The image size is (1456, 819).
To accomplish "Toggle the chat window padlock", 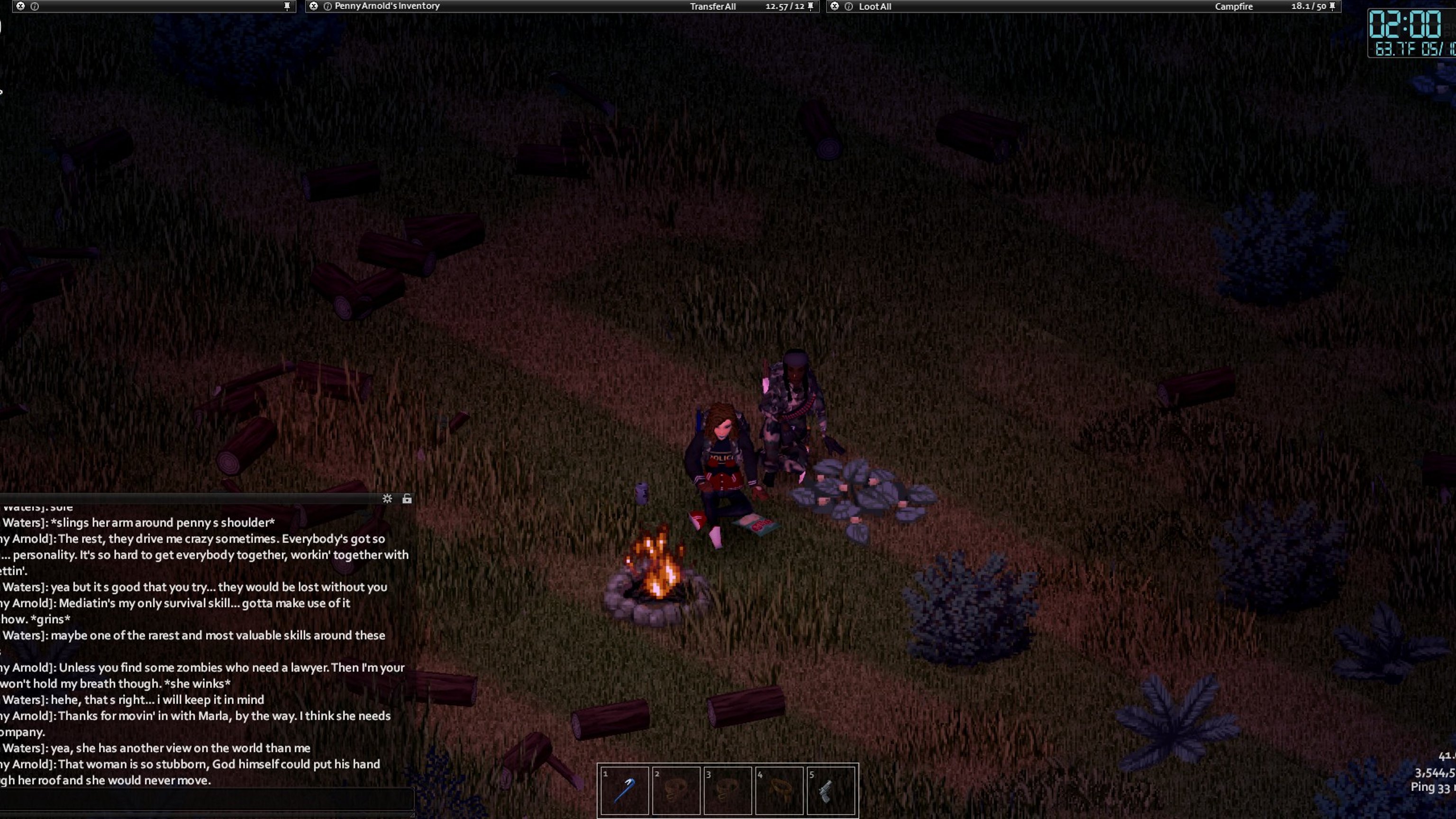I will [407, 499].
